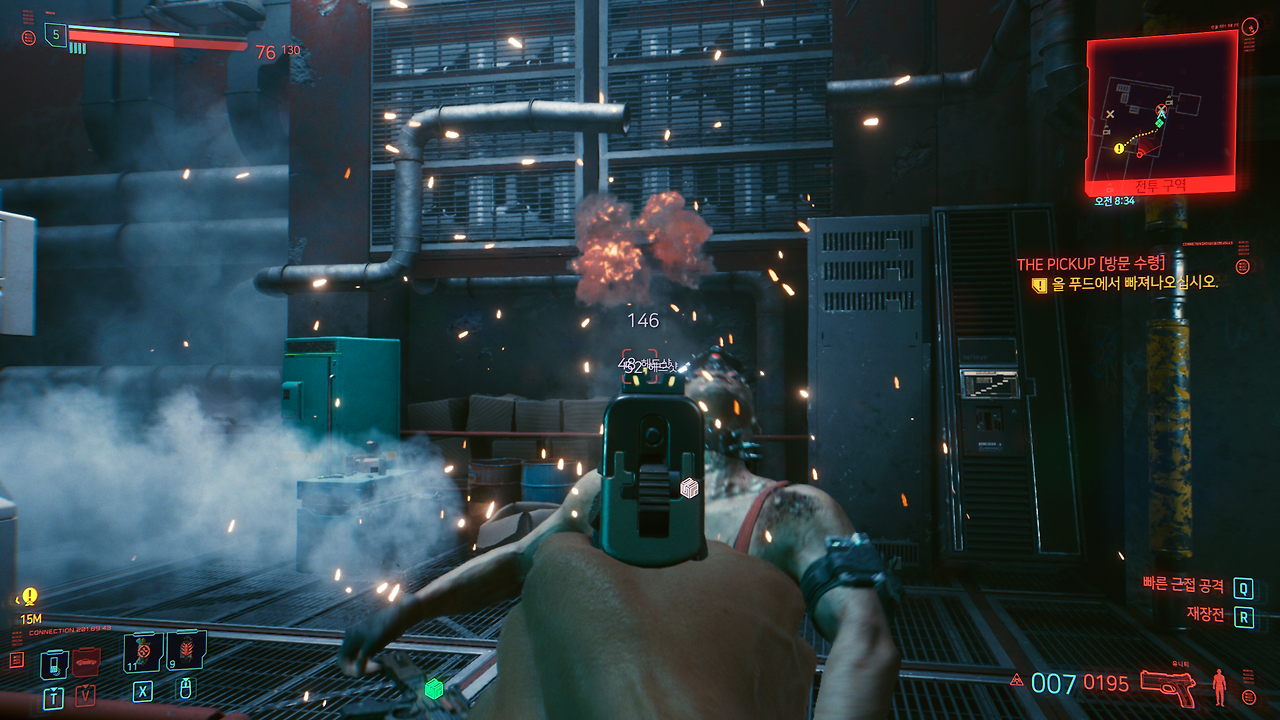
Task: Toggle the red V vehicle keybind badge
Action: (x=85, y=694)
